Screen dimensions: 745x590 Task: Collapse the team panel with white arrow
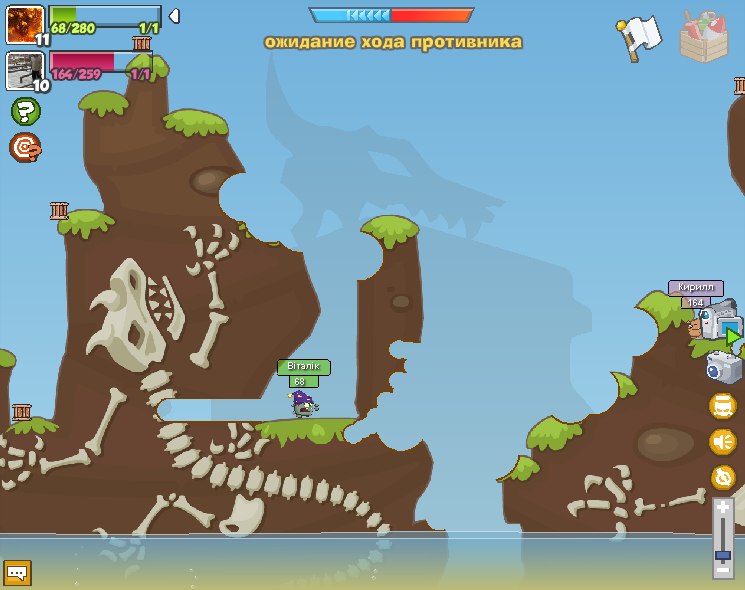tap(174, 16)
